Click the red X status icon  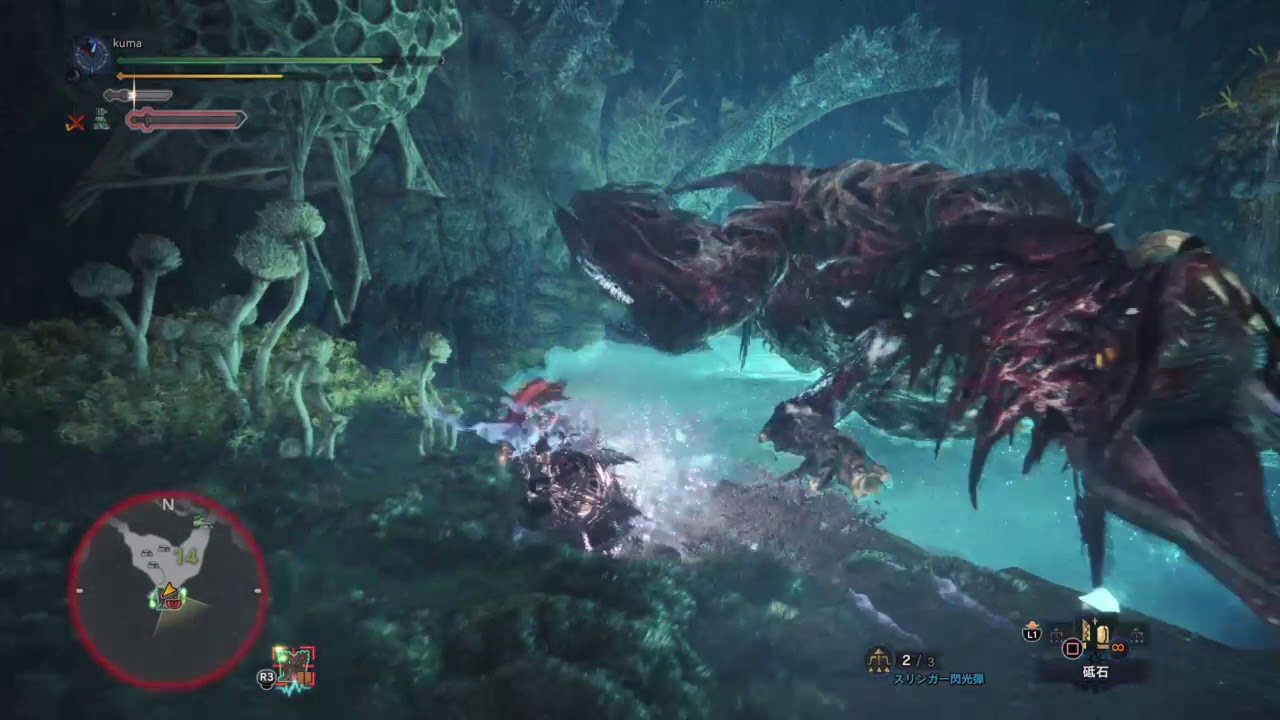(x=74, y=123)
